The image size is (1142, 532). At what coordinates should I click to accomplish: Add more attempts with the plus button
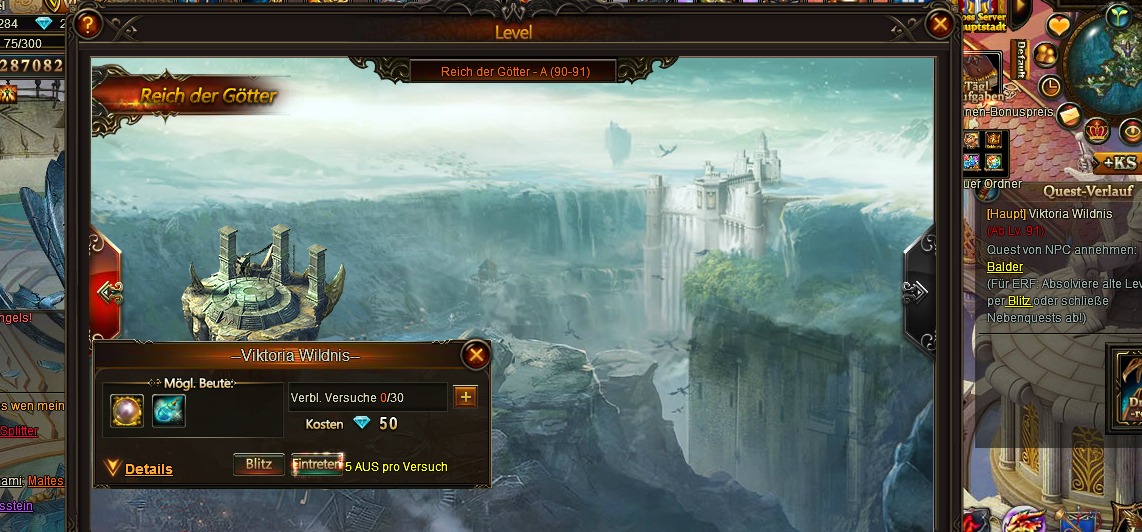(465, 397)
